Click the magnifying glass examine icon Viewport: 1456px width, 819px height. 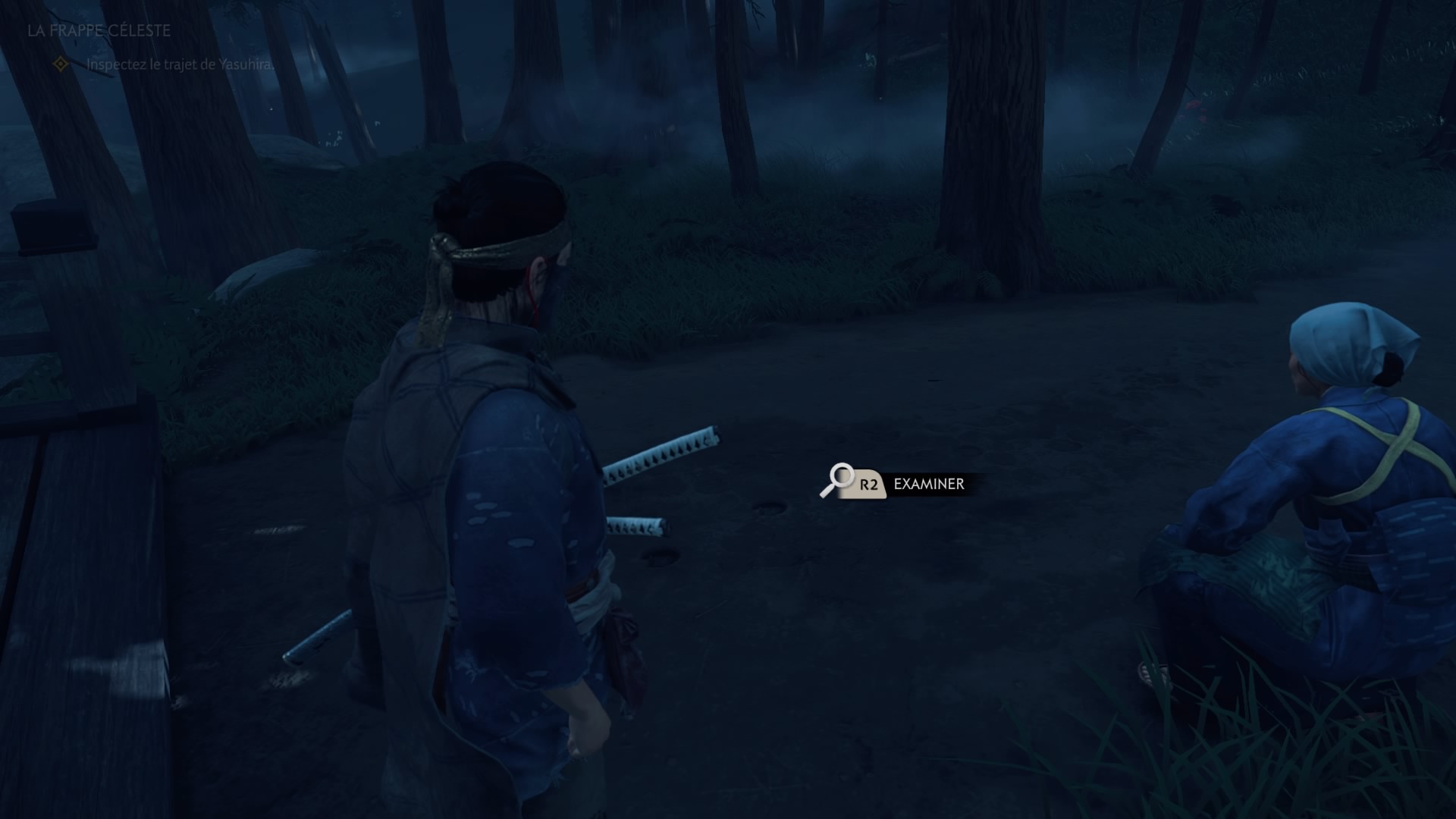tap(836, 481)
